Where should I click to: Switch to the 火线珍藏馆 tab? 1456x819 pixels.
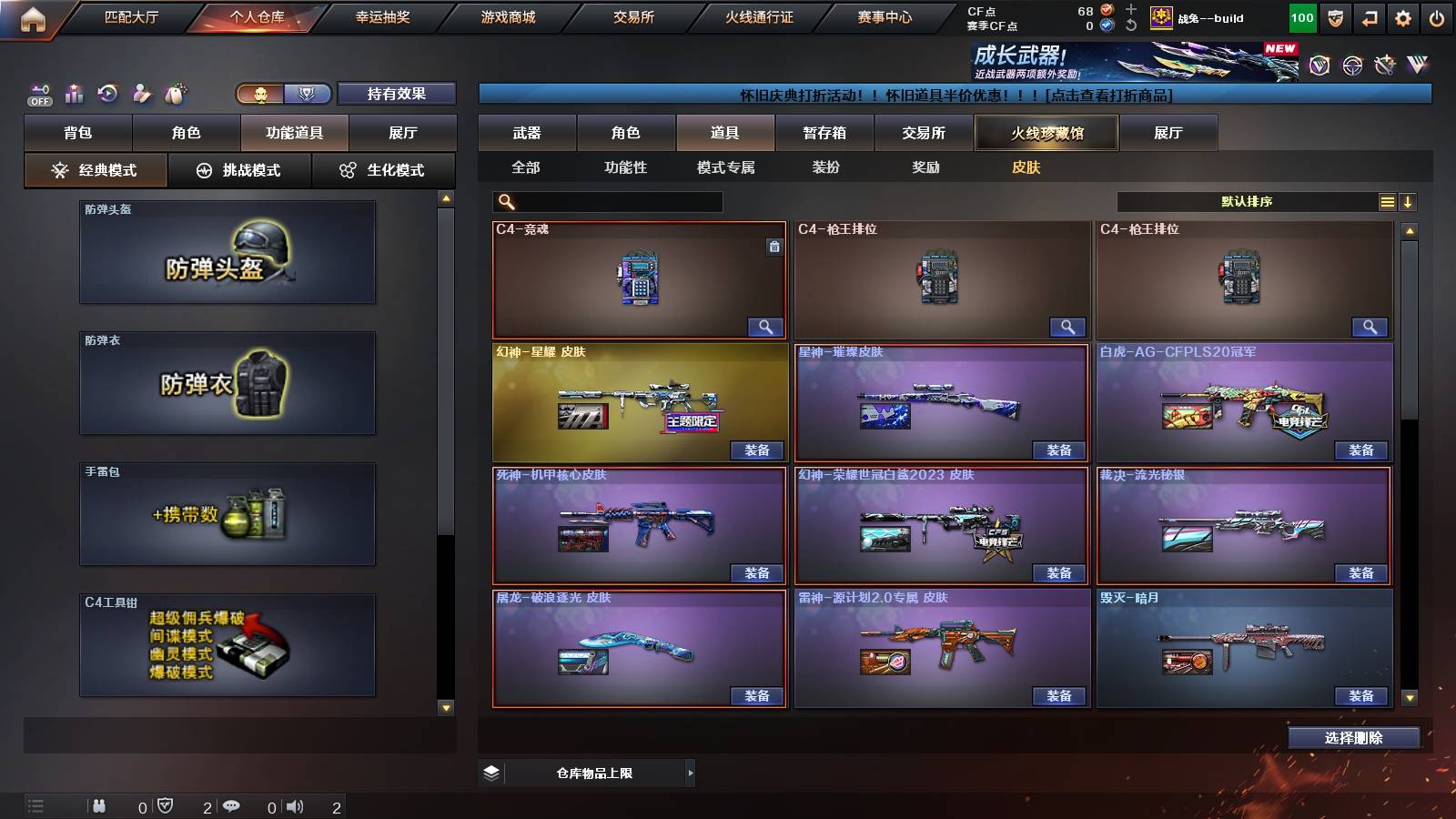coord(1046,132)
